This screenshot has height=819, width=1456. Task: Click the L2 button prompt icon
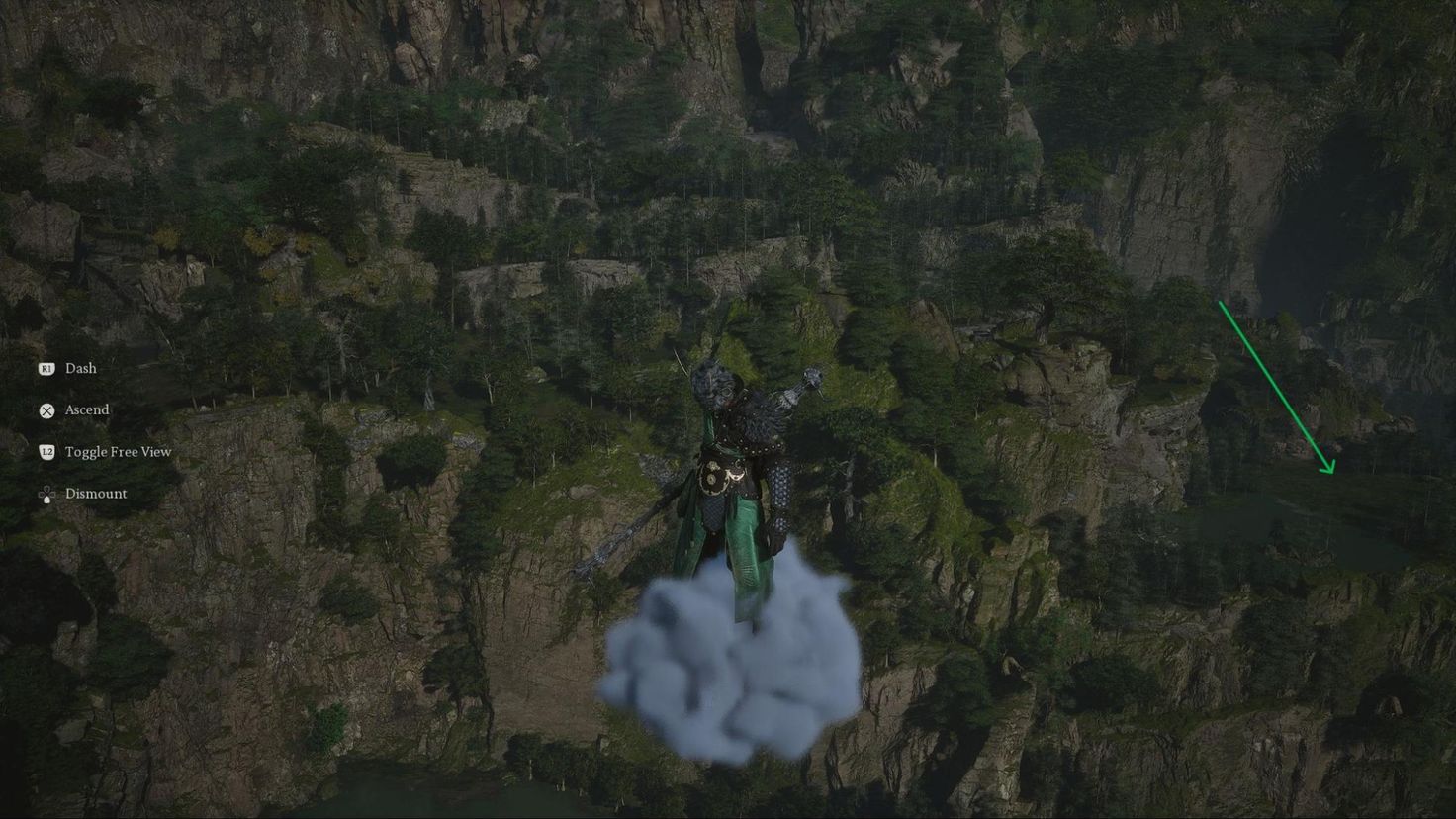pos(45,451)
